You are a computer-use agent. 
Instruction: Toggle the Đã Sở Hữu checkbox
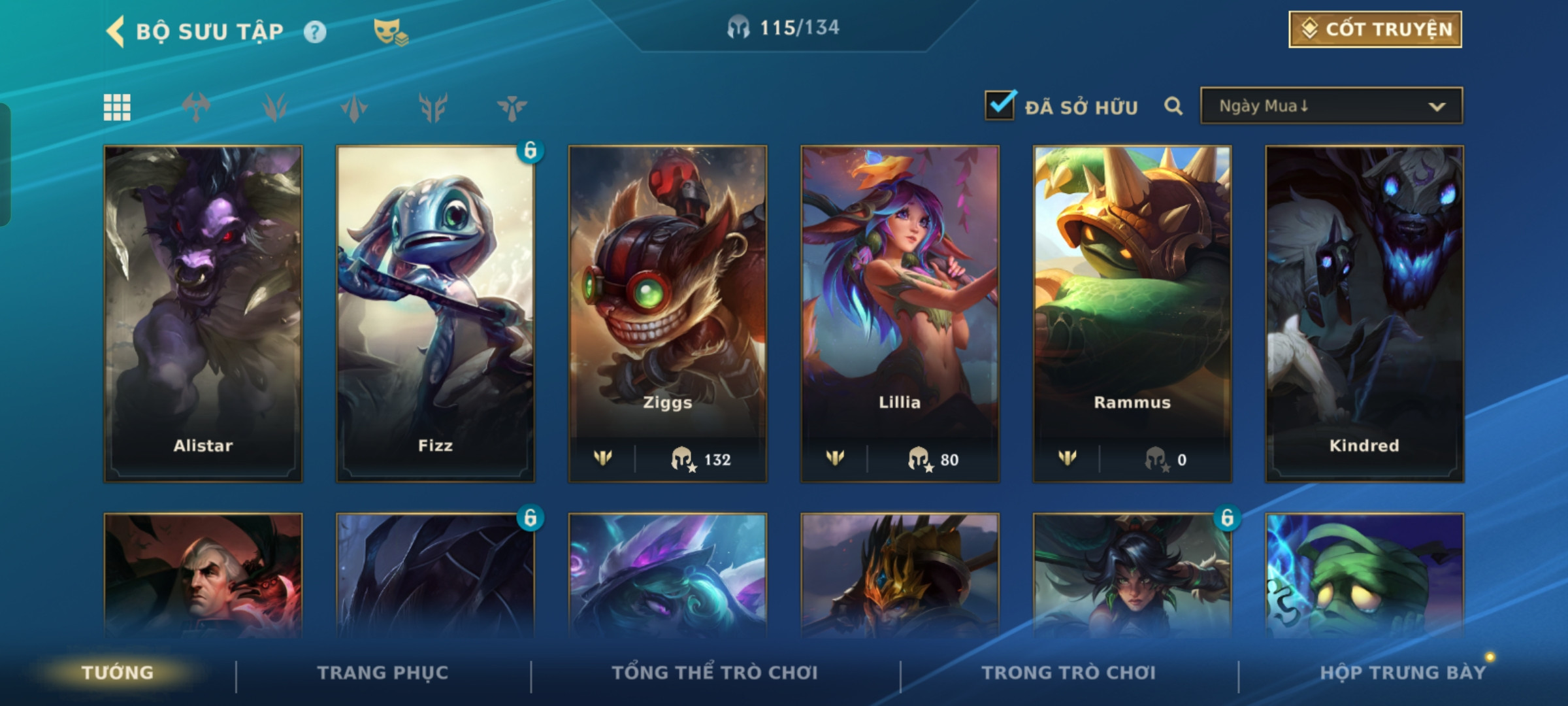[x=1000, y=106]
